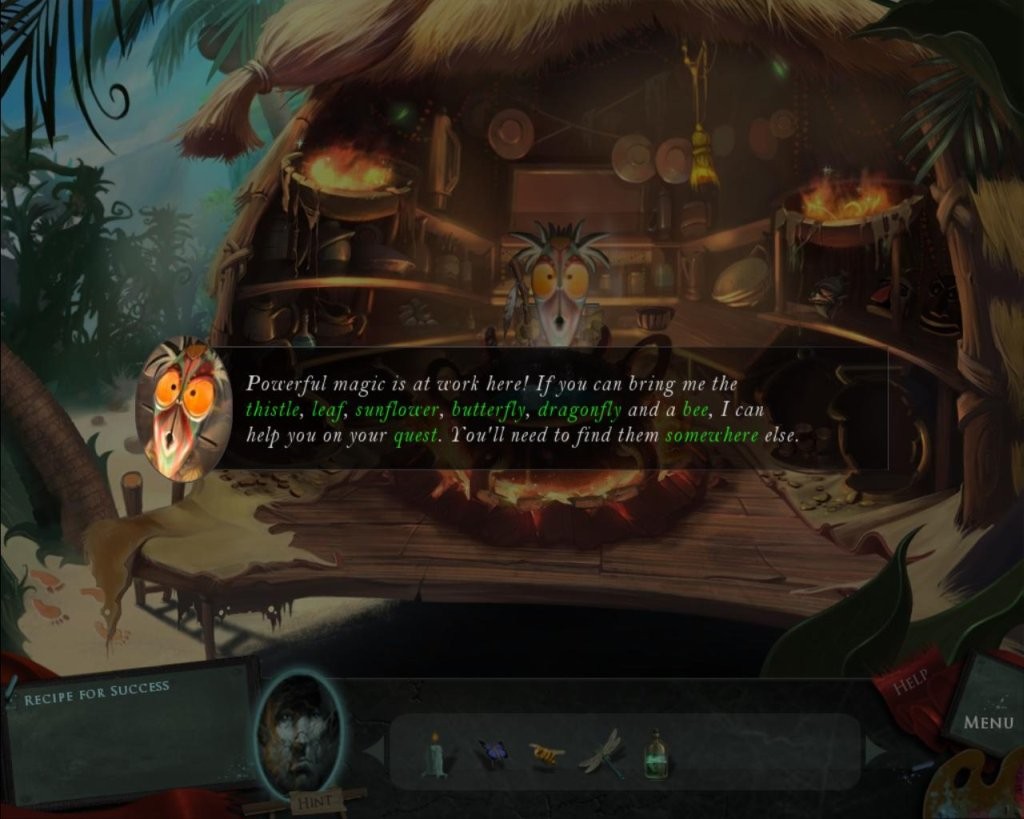The image size is (1024, 819).
Task: Use the Hint portrait button
Action: (300, 737)
